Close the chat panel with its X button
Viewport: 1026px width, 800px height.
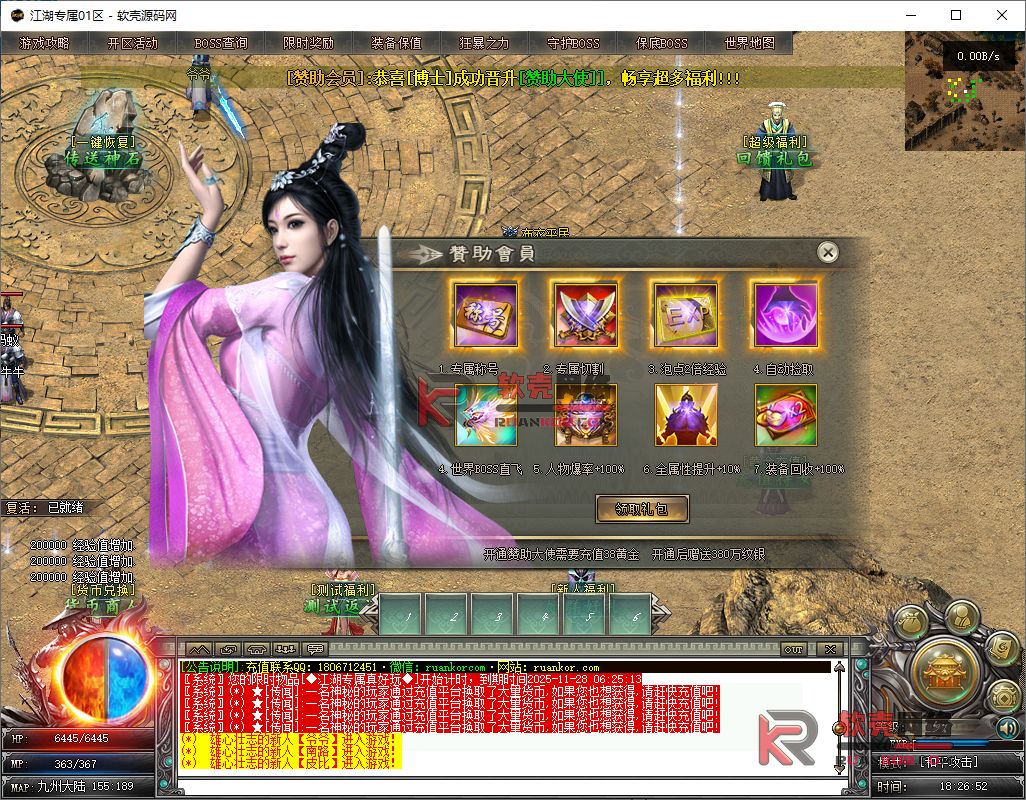point(829,649)
